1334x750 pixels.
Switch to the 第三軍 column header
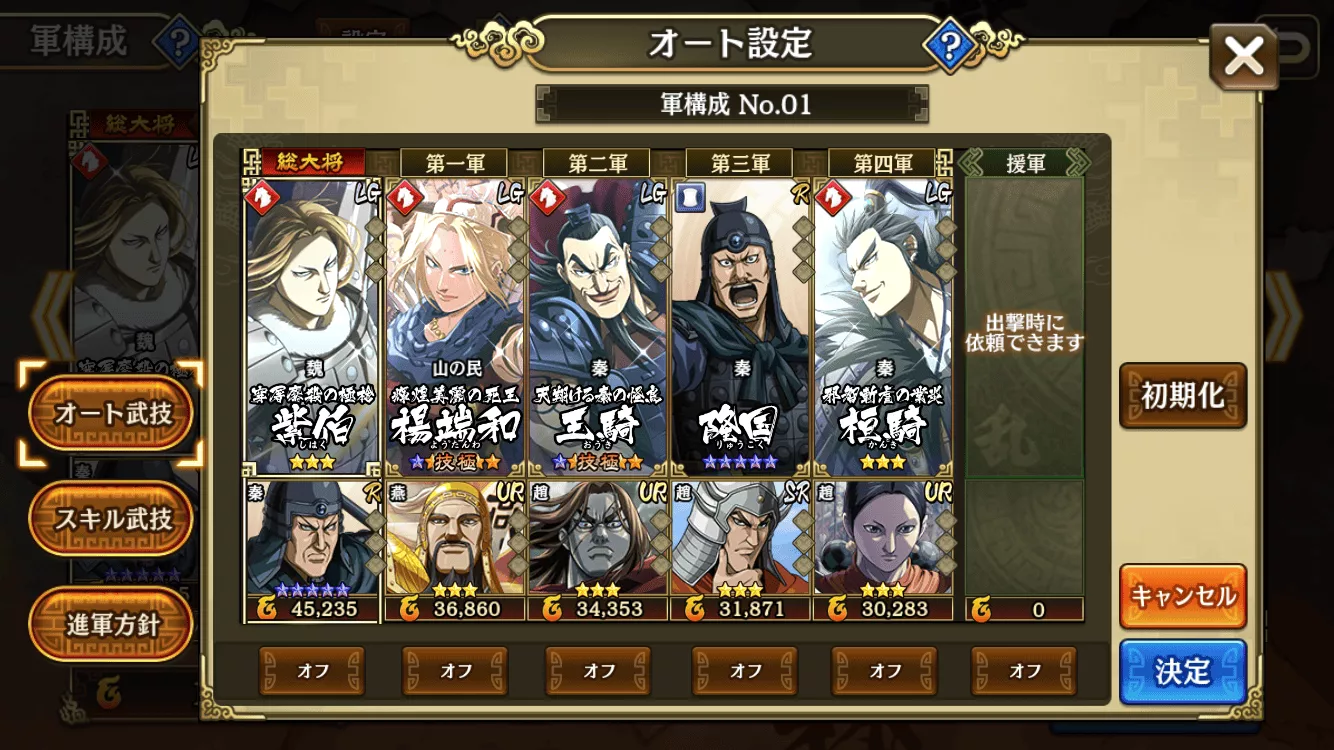[x=737, y=163]
